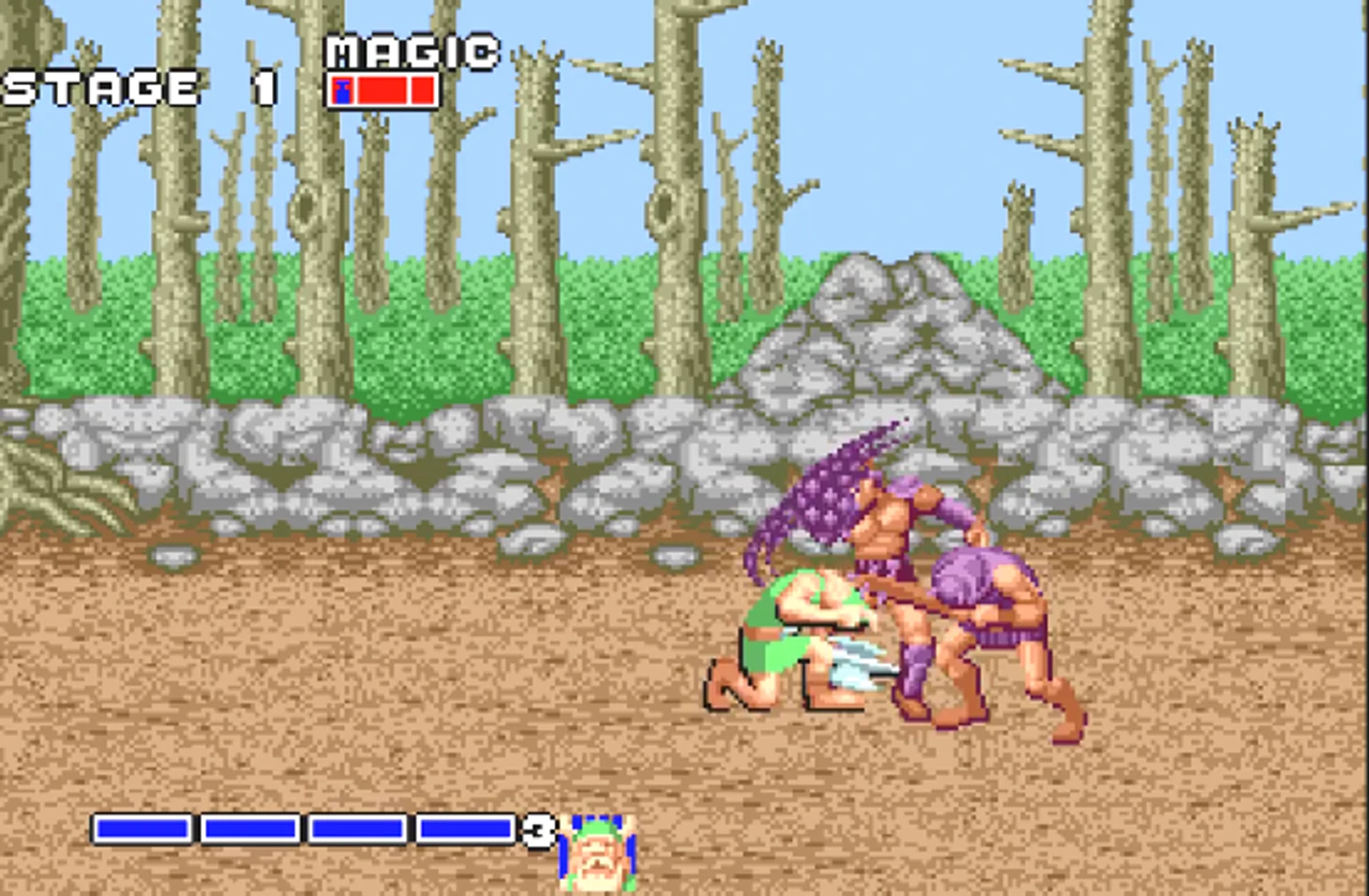Toggle the second blue health segment
The height and width of the screenshot is (896, 1369).
pos(251,829)
